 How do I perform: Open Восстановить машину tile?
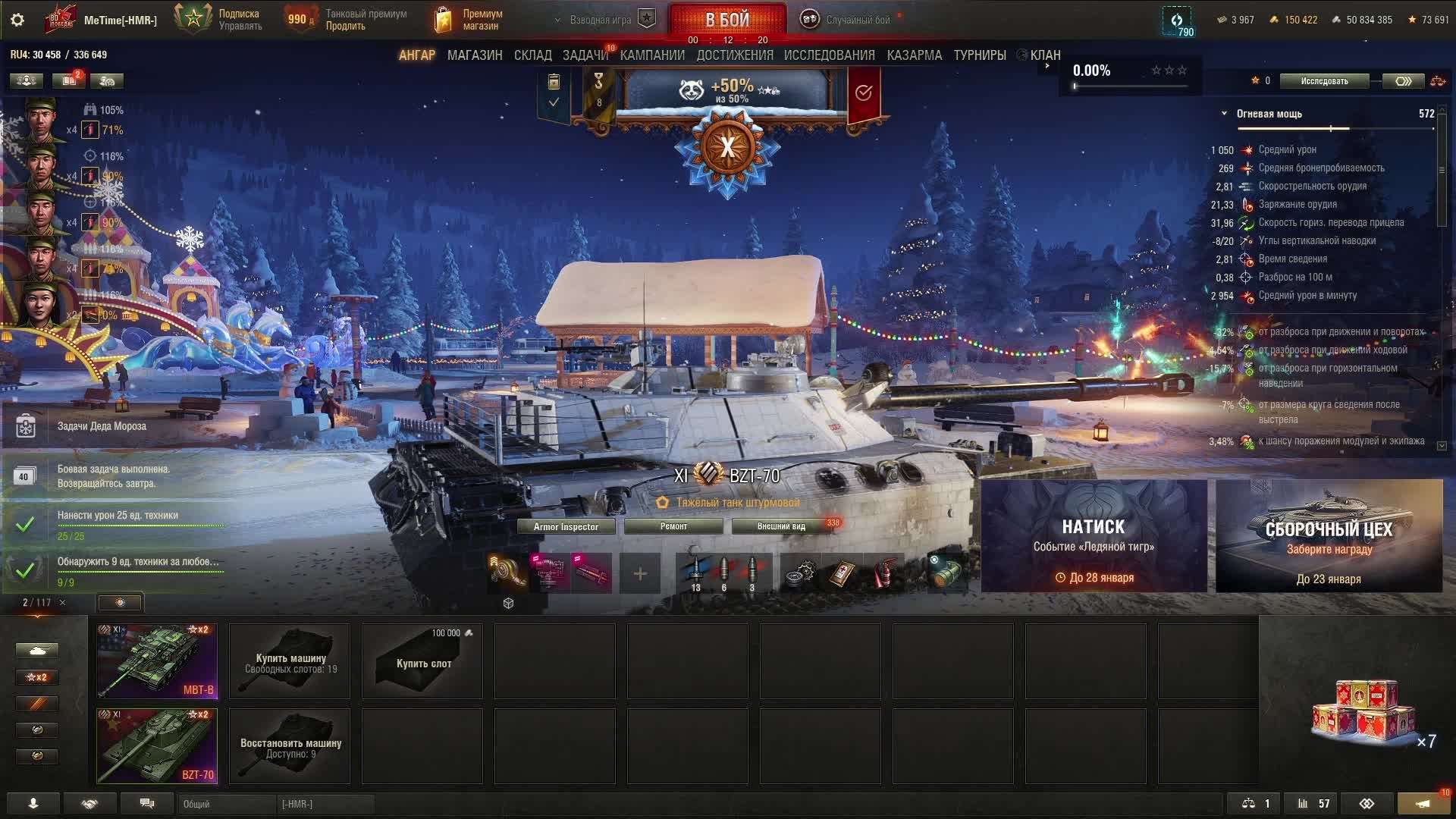[290, 746]
